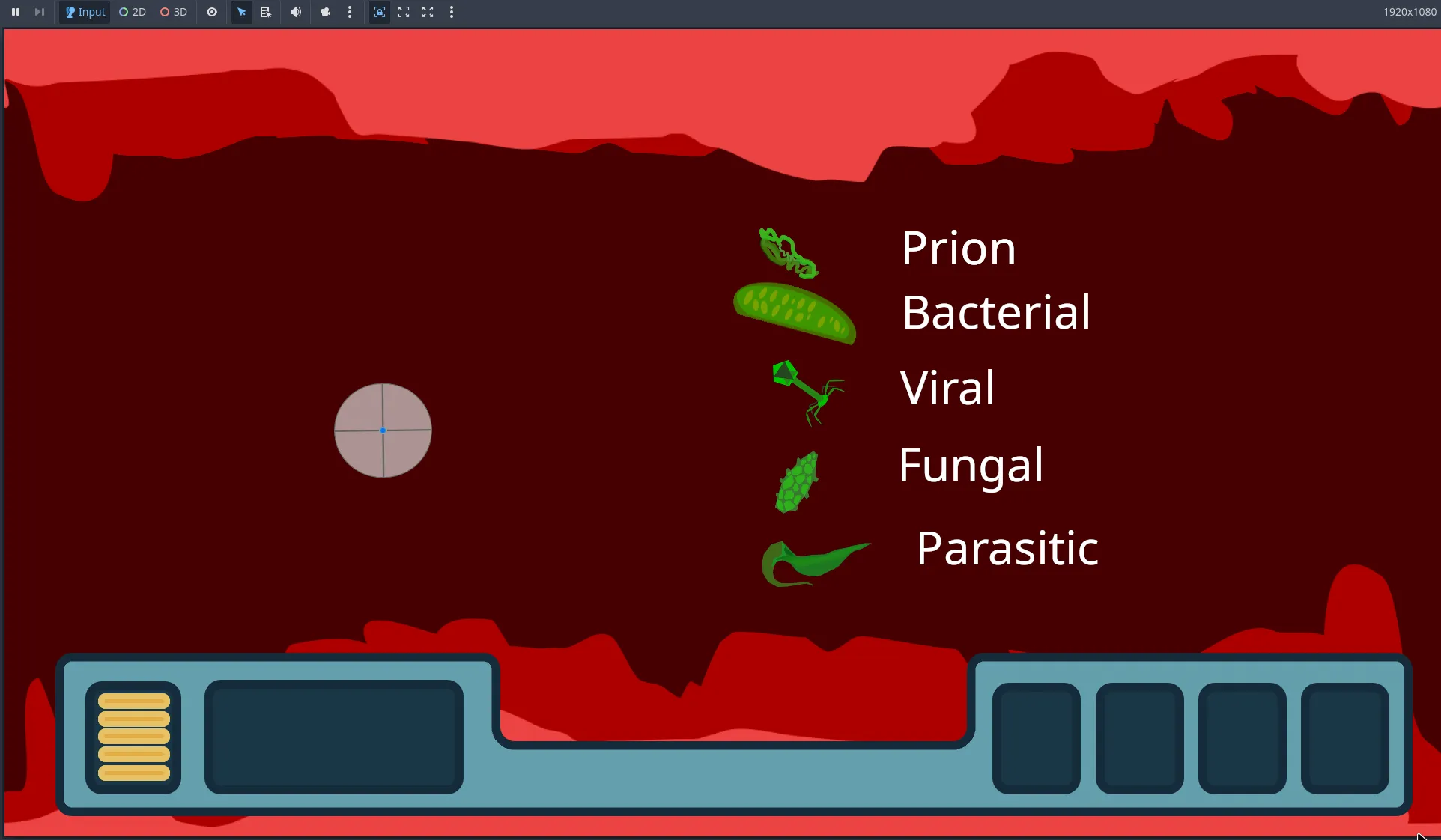Enable 2D camera override
The image size is (1441, 840).
(132, 12)
